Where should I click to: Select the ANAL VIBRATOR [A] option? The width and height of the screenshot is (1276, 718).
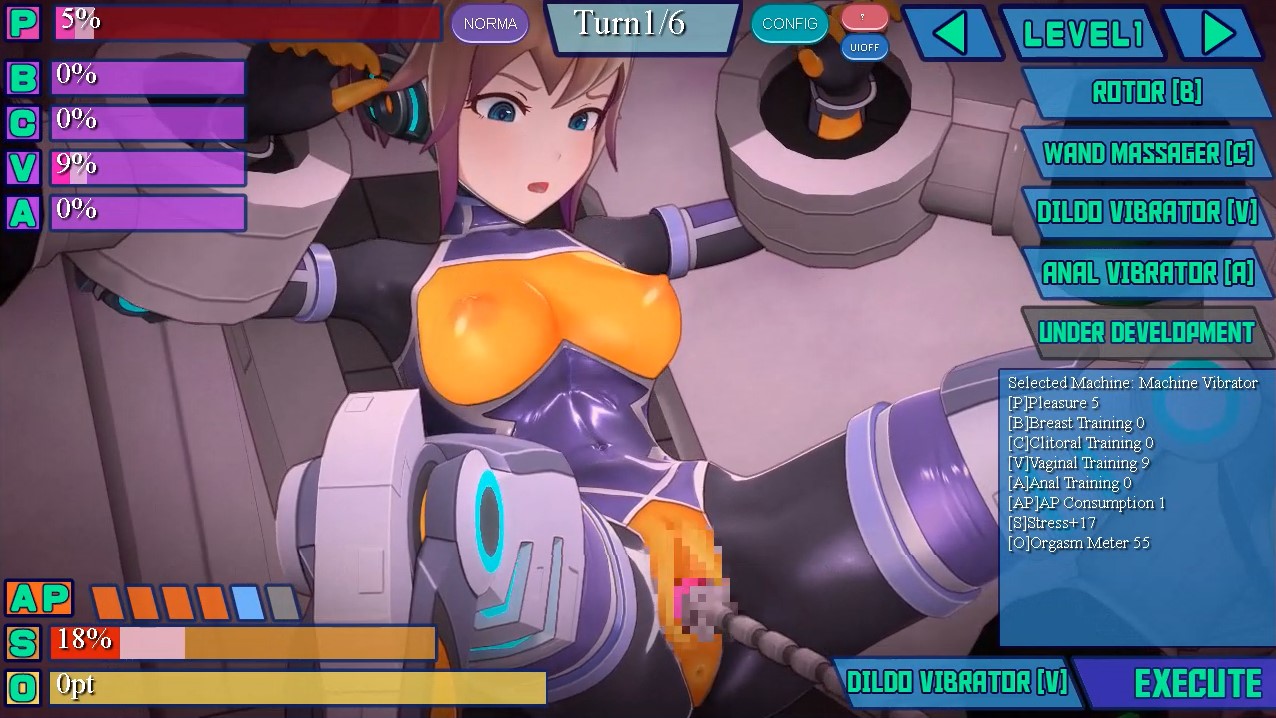pos(1147,272)
